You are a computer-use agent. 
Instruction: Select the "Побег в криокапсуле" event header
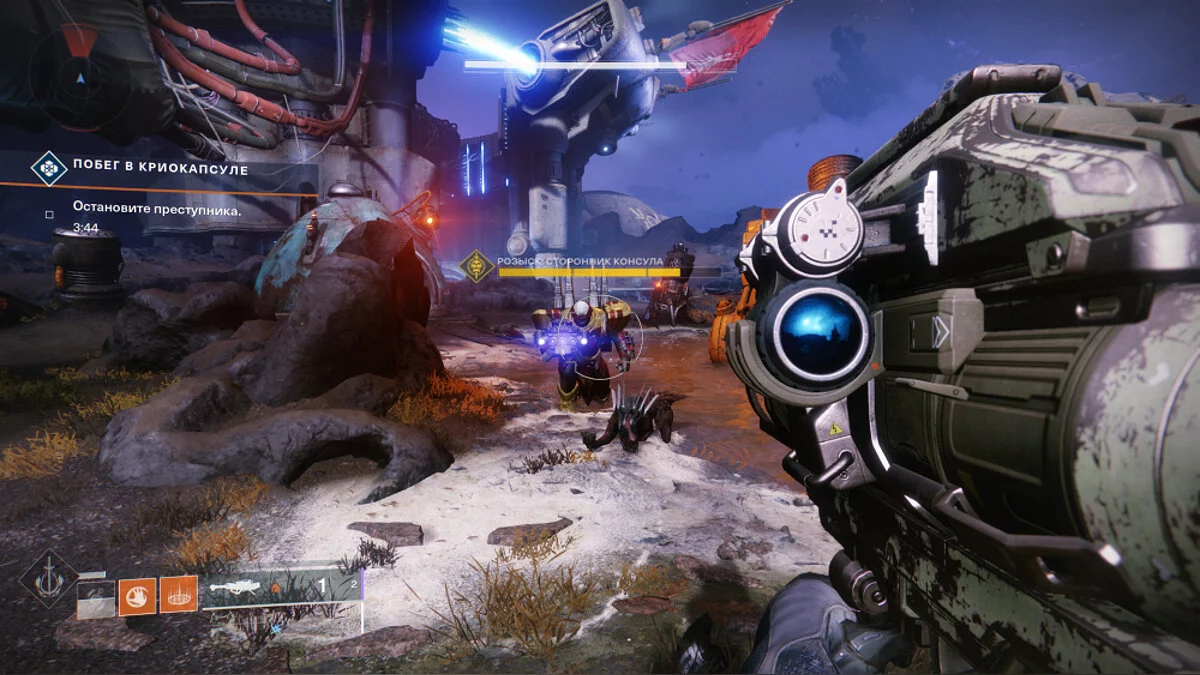click(160, 169)
